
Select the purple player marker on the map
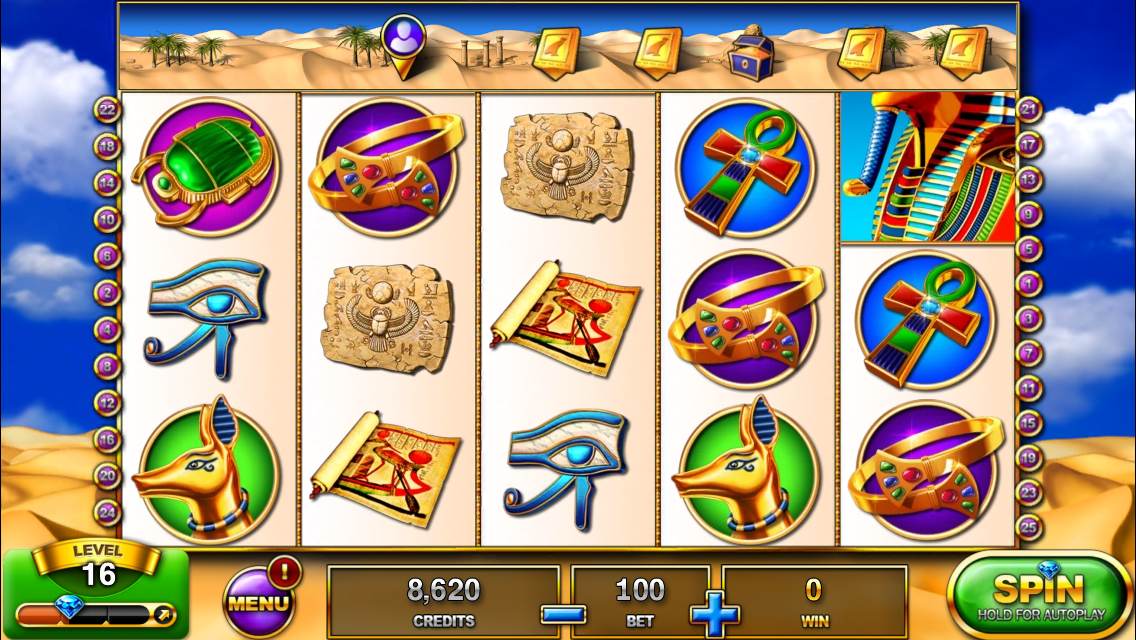tap(404, 42)
